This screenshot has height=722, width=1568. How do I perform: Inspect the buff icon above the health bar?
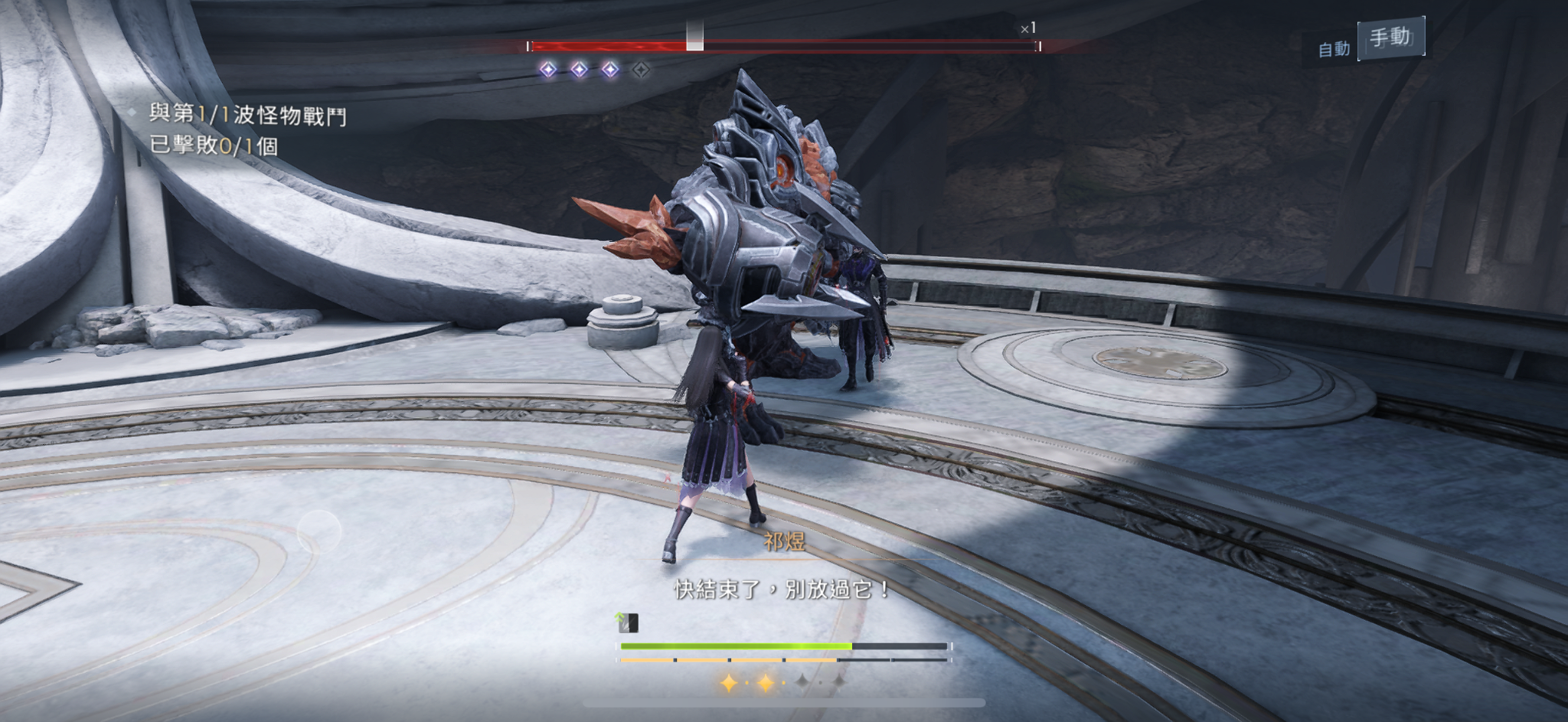click(x=627, y=622)
